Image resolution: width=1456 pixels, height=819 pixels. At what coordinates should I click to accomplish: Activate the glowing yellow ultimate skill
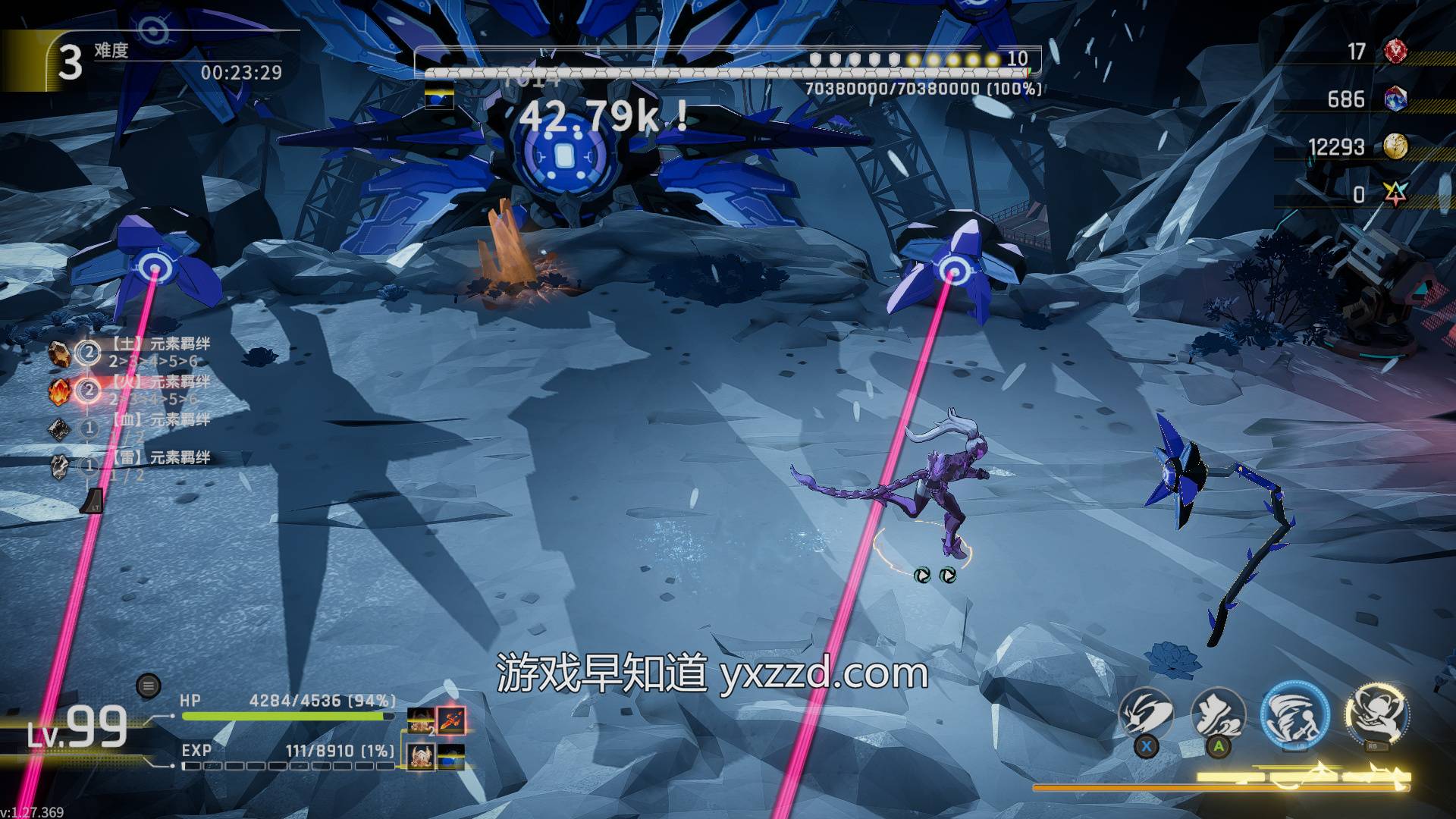click(x=1376, y=714)
